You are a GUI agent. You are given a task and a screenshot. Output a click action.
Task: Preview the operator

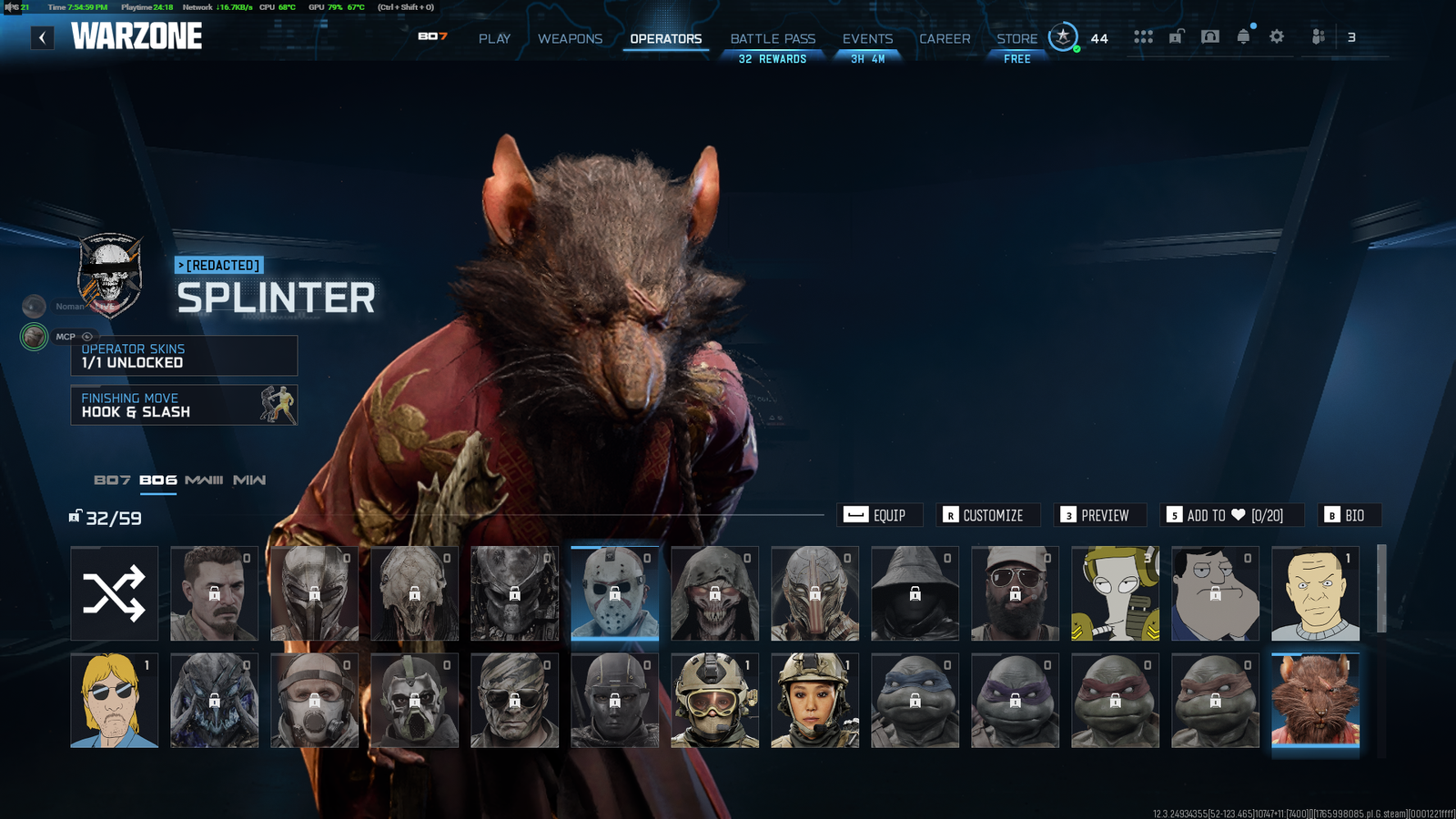click(x=1099, y=515)
